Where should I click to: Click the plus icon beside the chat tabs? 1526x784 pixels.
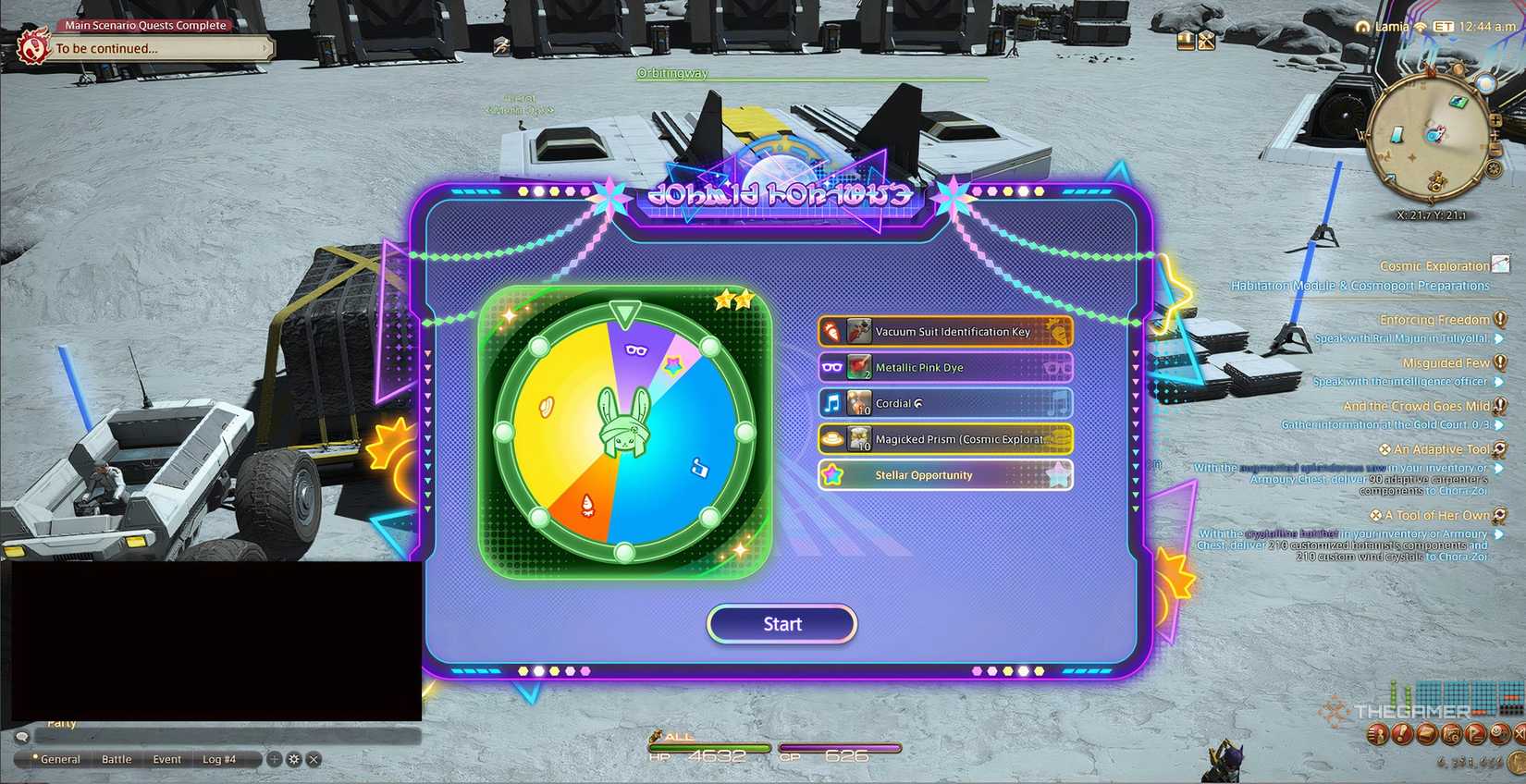pos(274,758)
